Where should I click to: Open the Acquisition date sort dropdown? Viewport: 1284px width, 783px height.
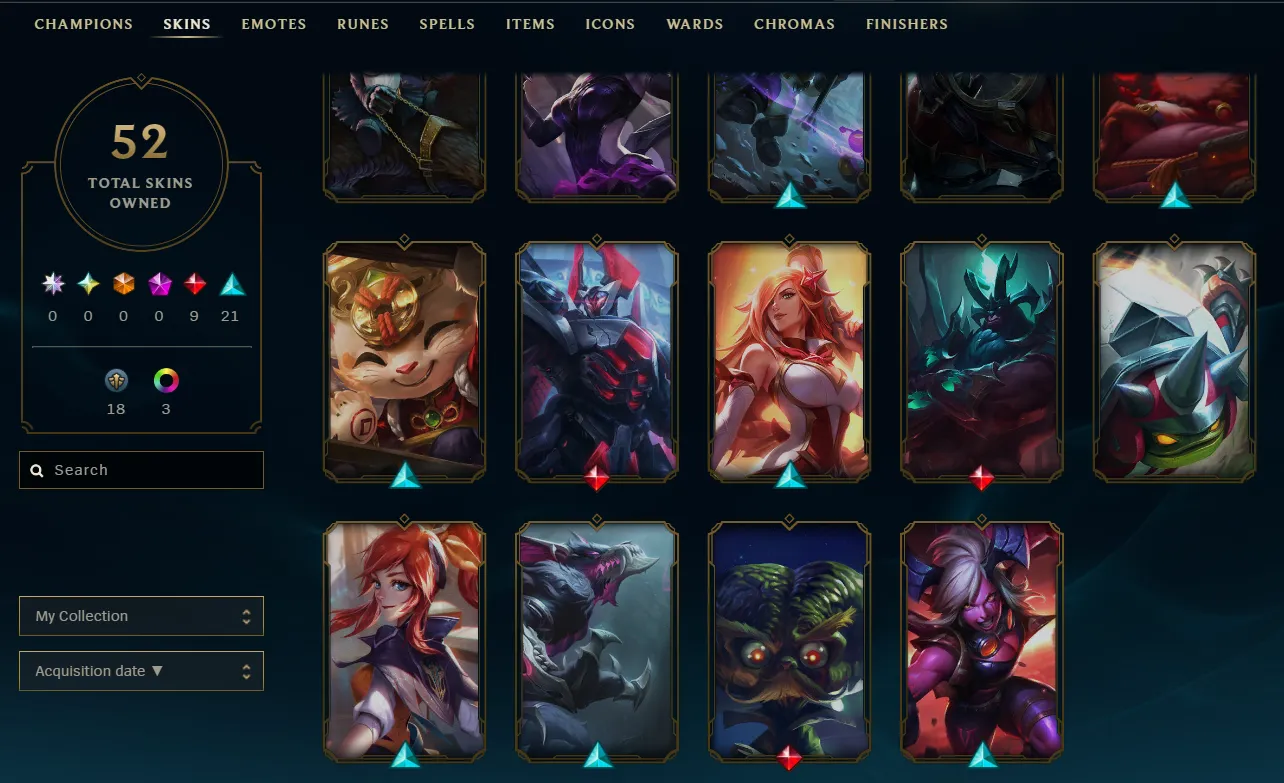141,671
